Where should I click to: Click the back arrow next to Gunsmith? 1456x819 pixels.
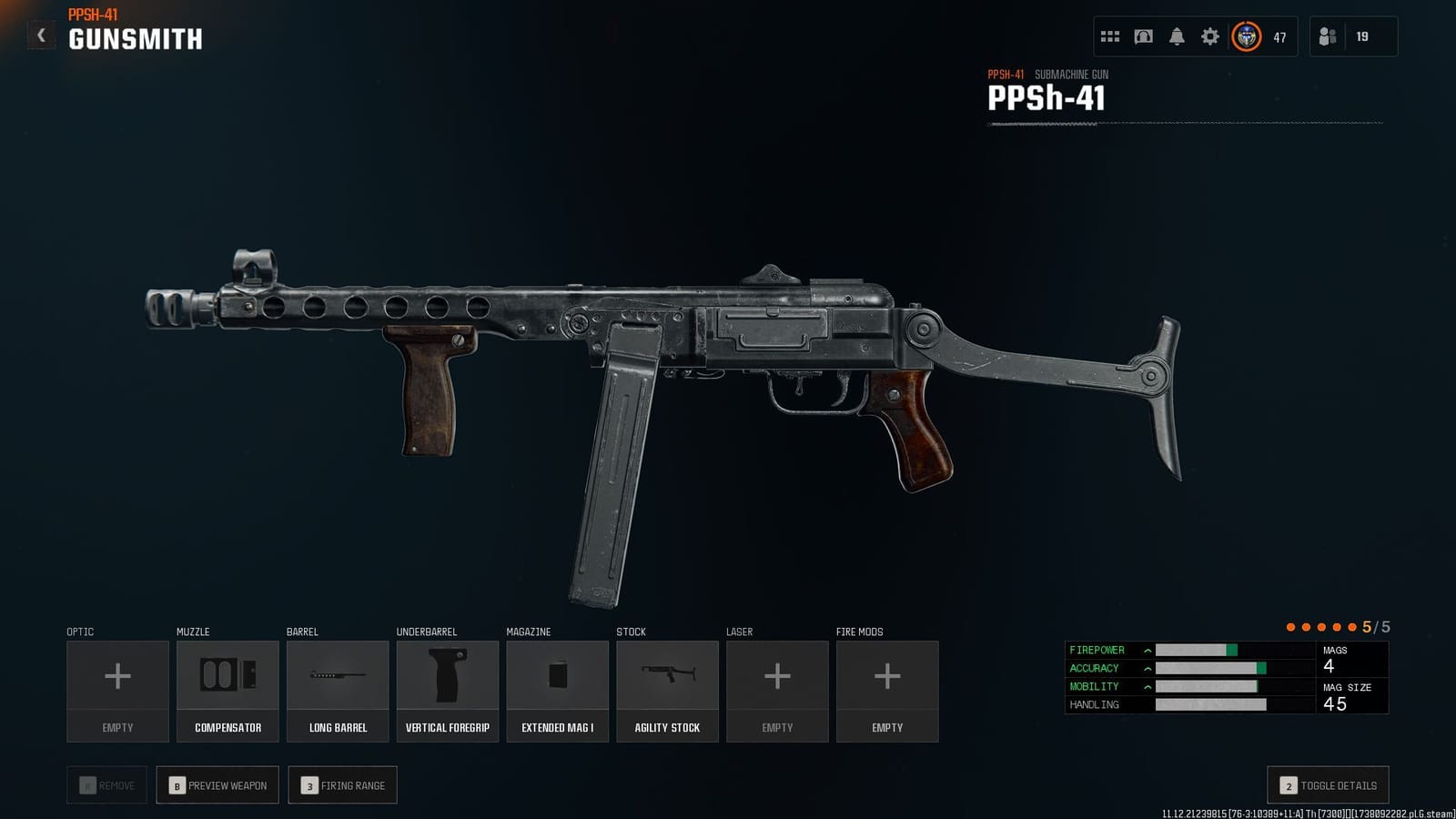[41, 35]
